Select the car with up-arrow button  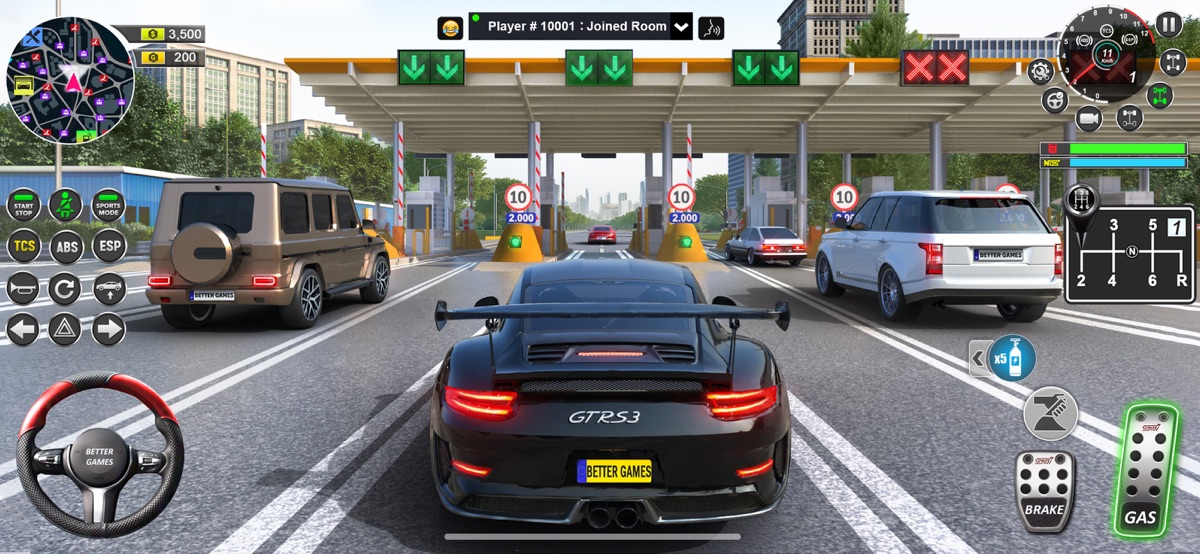(109, 289)
